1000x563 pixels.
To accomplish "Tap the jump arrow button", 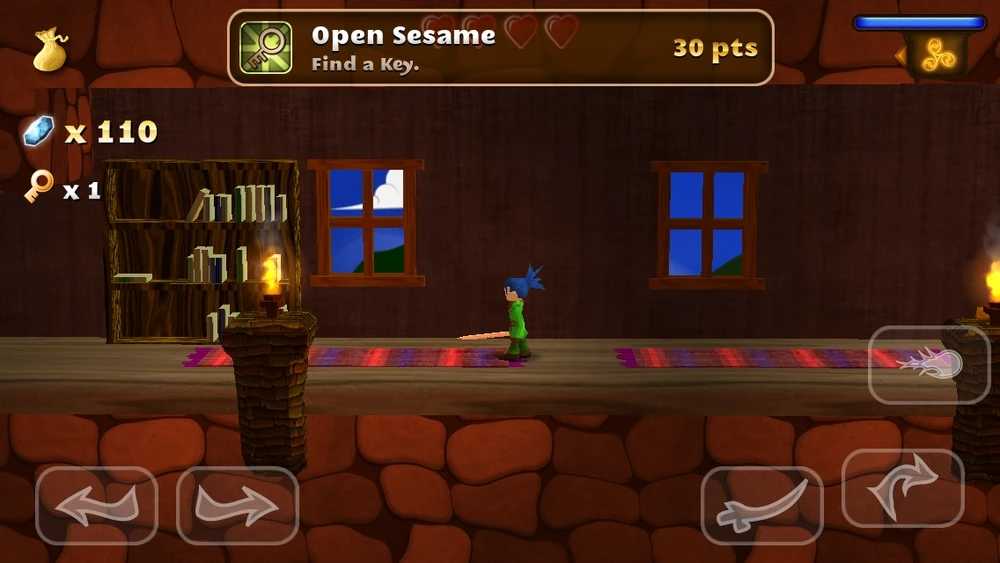I will (x=902, y=489).
